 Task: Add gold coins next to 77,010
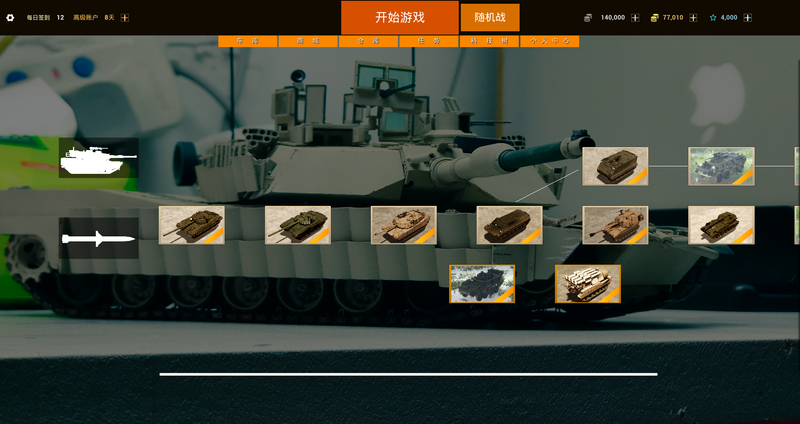click(693, 17)
